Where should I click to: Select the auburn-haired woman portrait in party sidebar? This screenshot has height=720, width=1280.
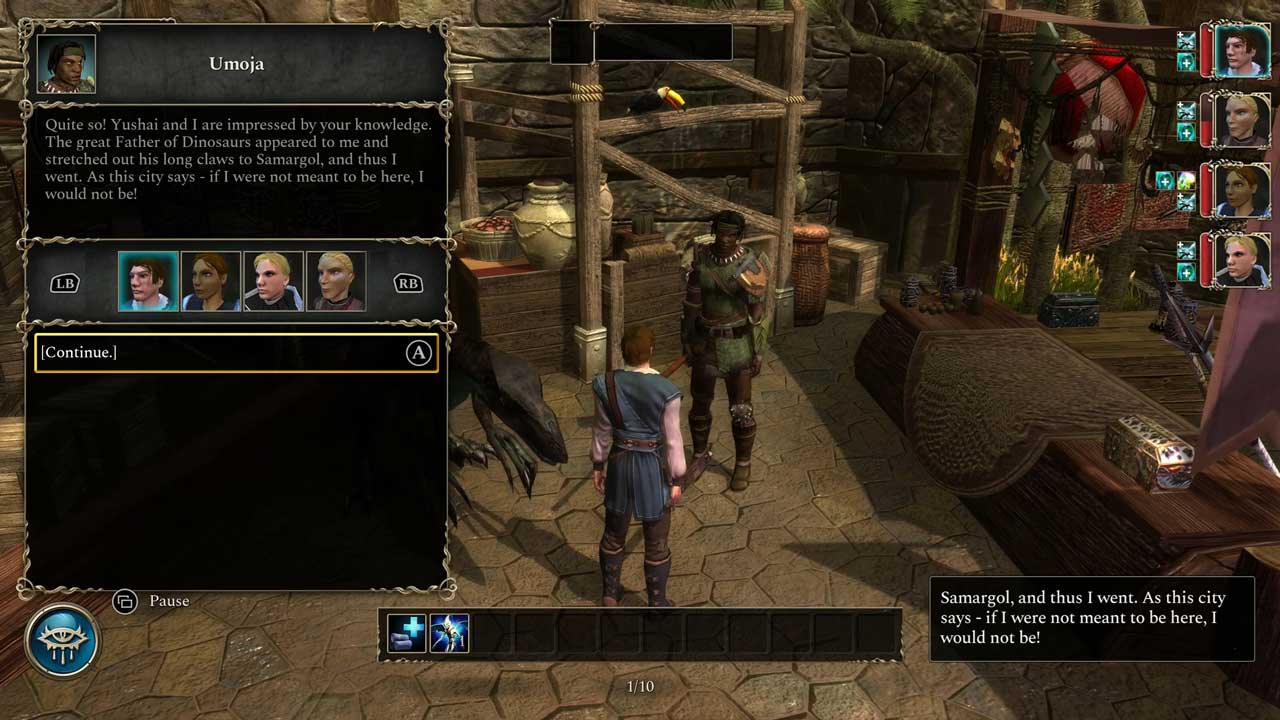(1241, 190)
